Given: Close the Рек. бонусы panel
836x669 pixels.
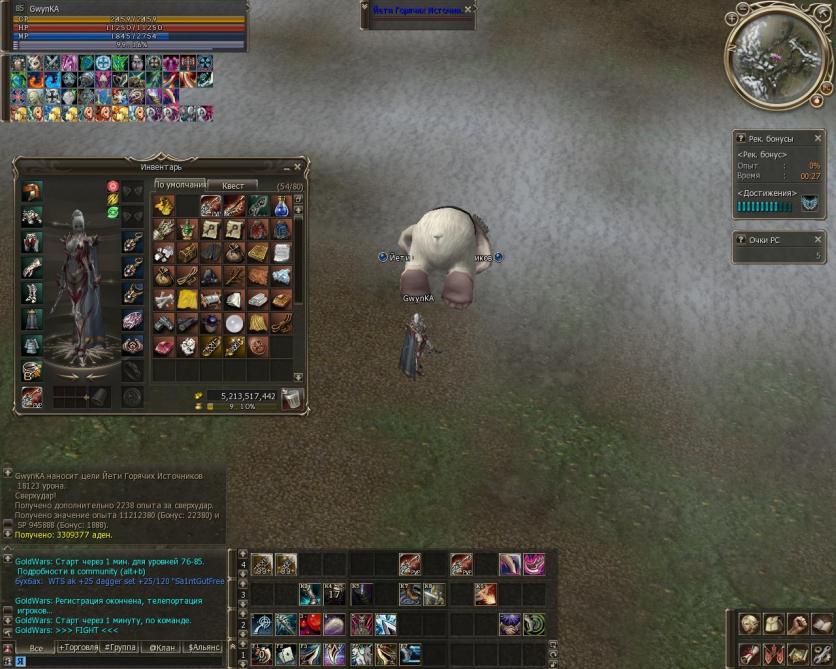Looking at the screenshot, I should pyautogui.click(x=817, y=139).
